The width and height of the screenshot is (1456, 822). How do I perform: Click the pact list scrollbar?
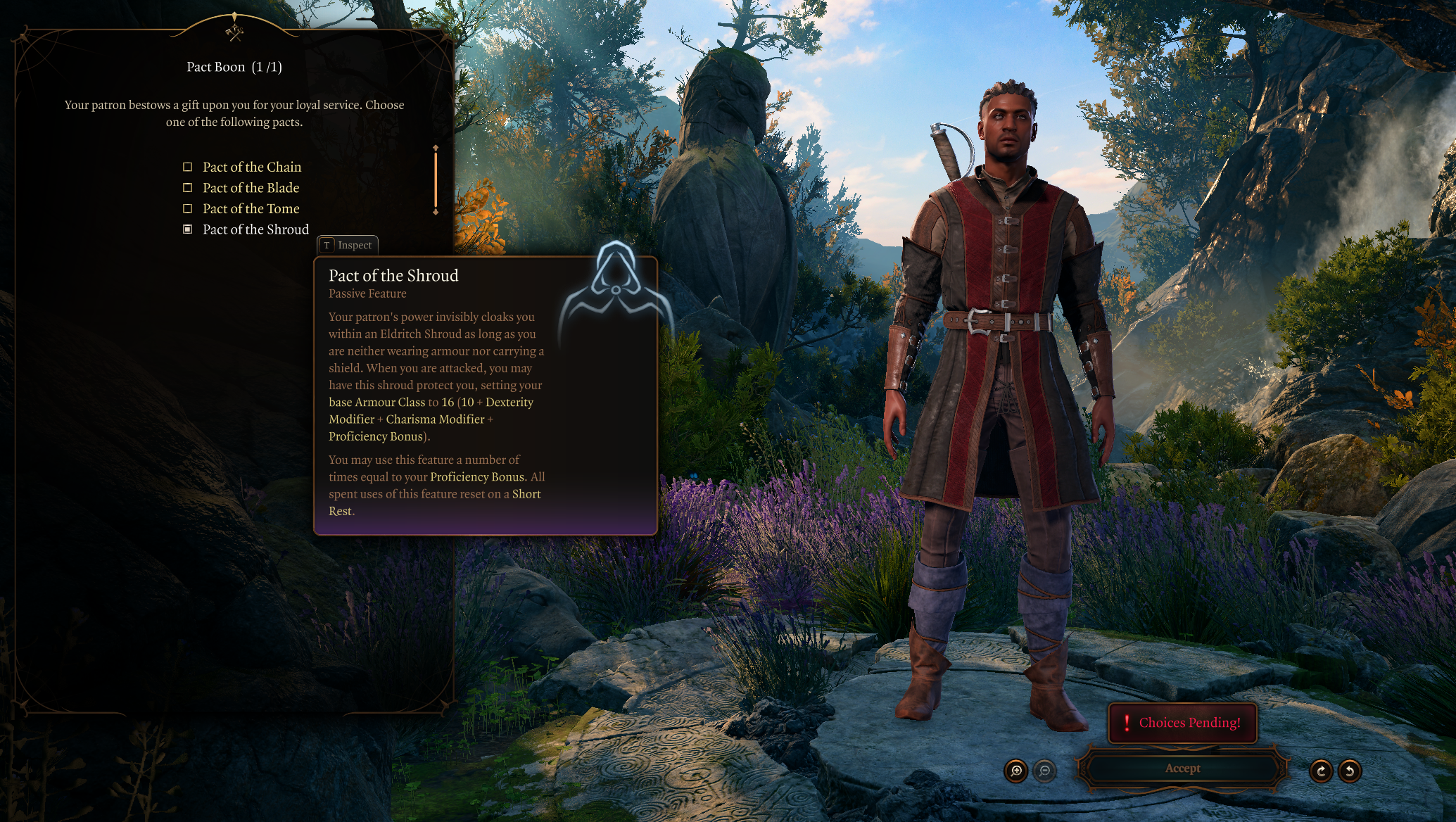(436, 180)
